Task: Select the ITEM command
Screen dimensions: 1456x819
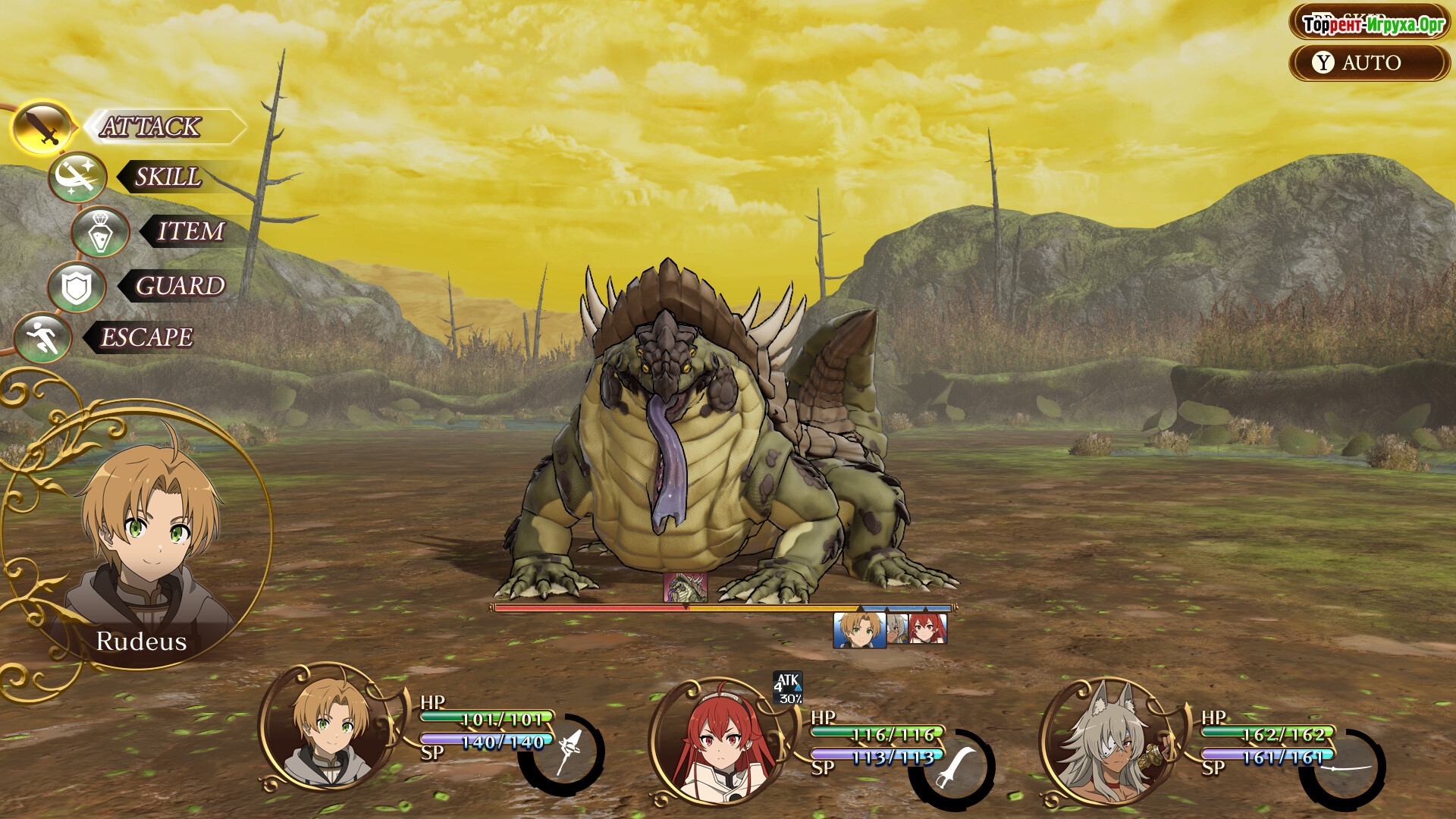Action: coord(190,231)
